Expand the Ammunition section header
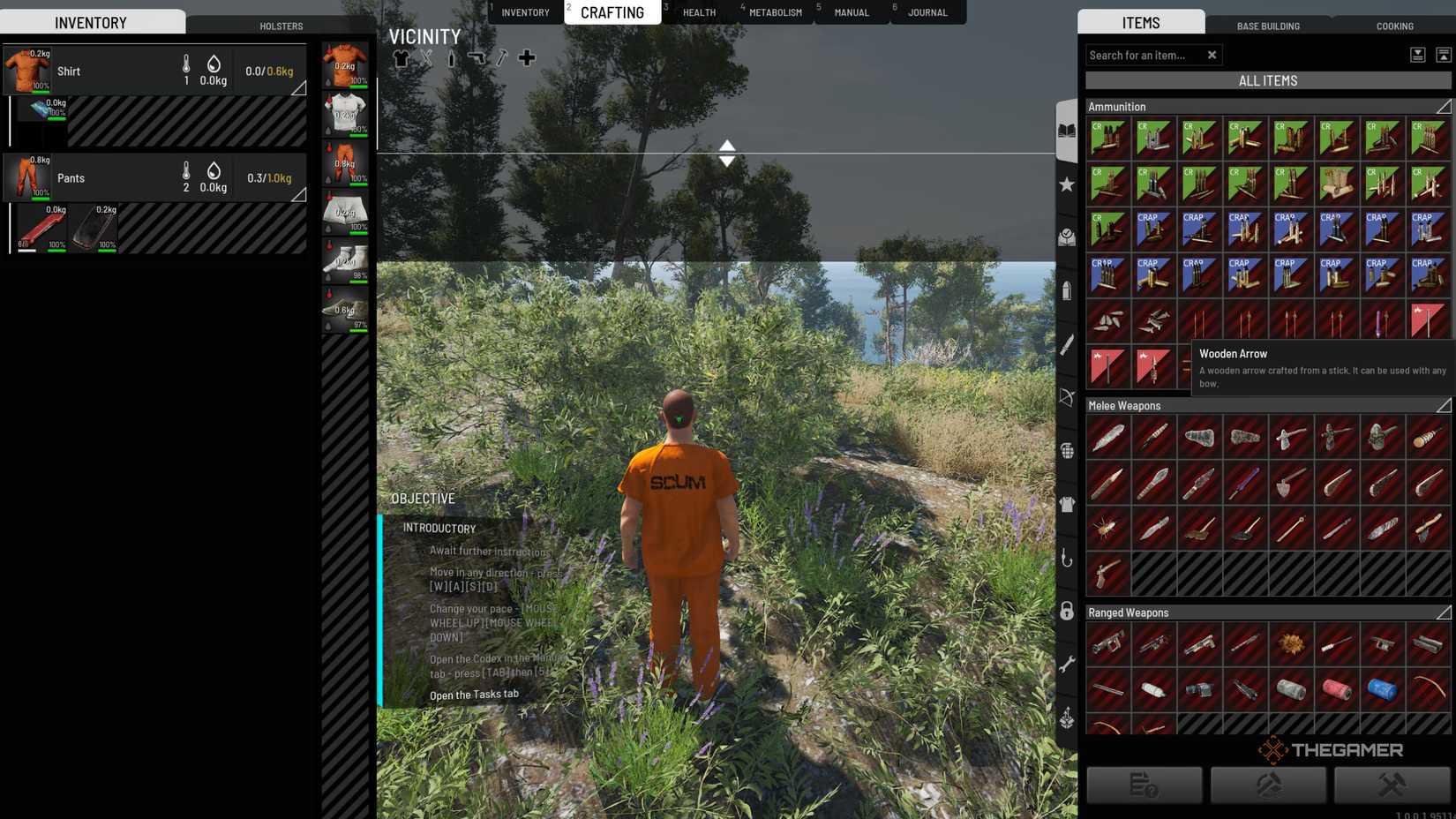1456x819 pixels. point(1445,106)
